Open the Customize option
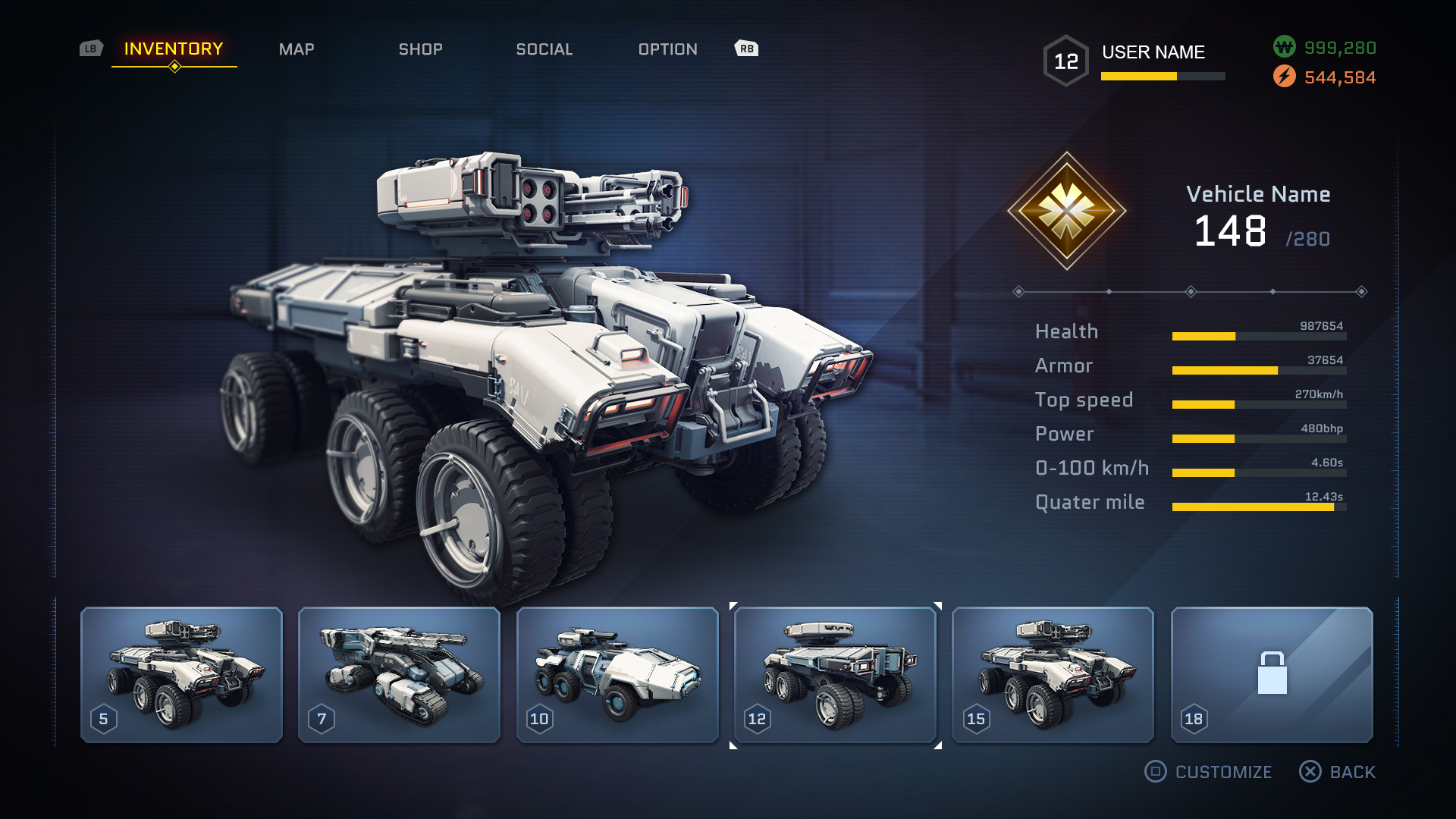Image resolution: width=1456 pixels, height=819 pixels. click(x=1209, y=772)
